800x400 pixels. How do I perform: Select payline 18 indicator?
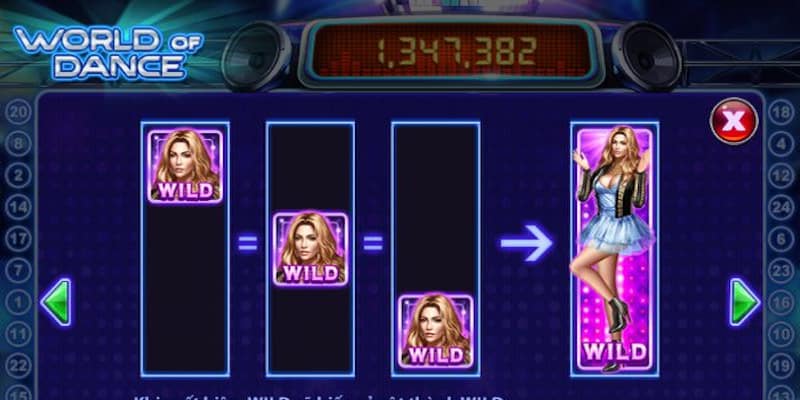782,110
